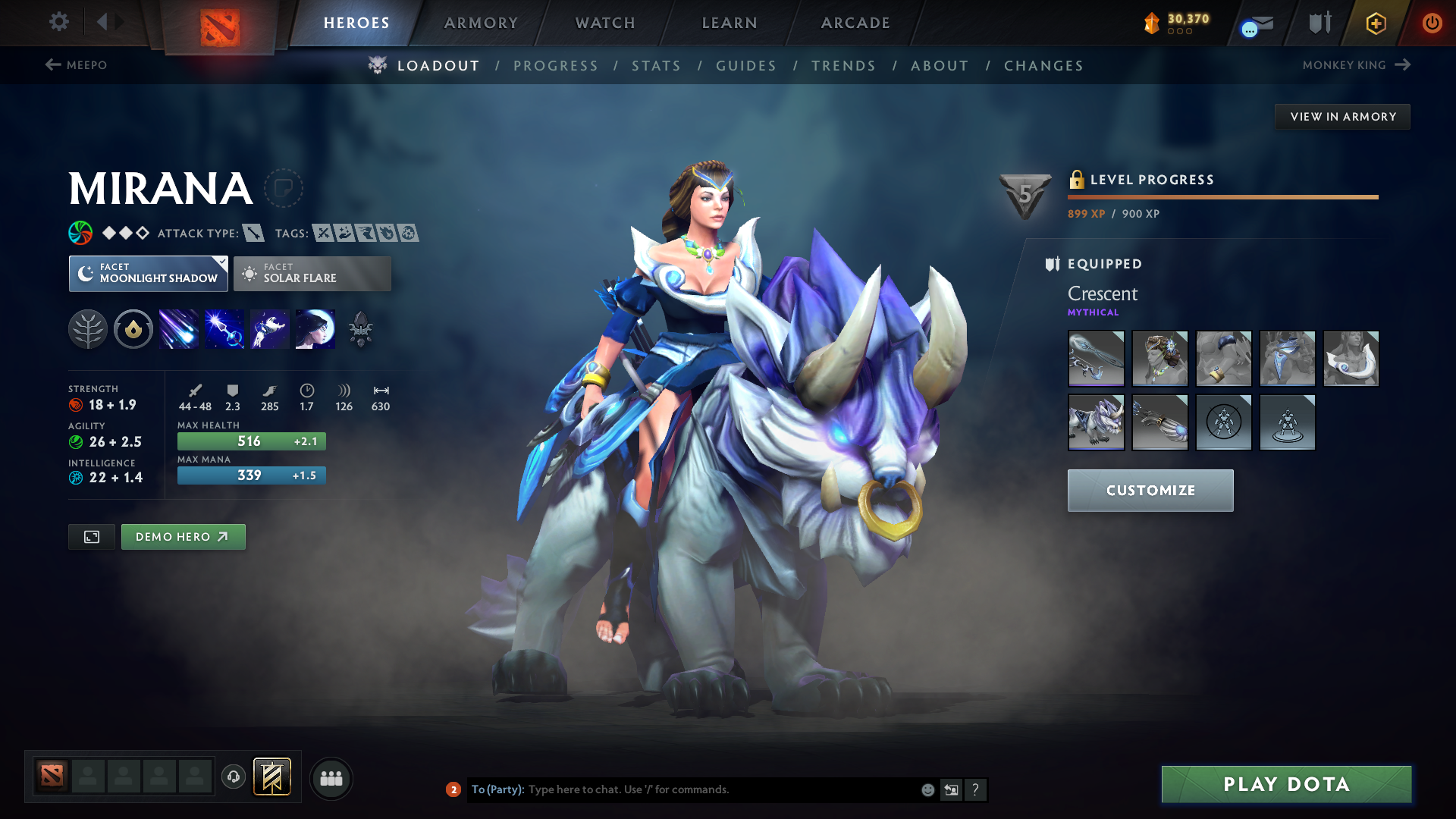The width and height of the screenshot is (1456, 819).
Task: Click the DEMO HERO button
Action: 183,536
